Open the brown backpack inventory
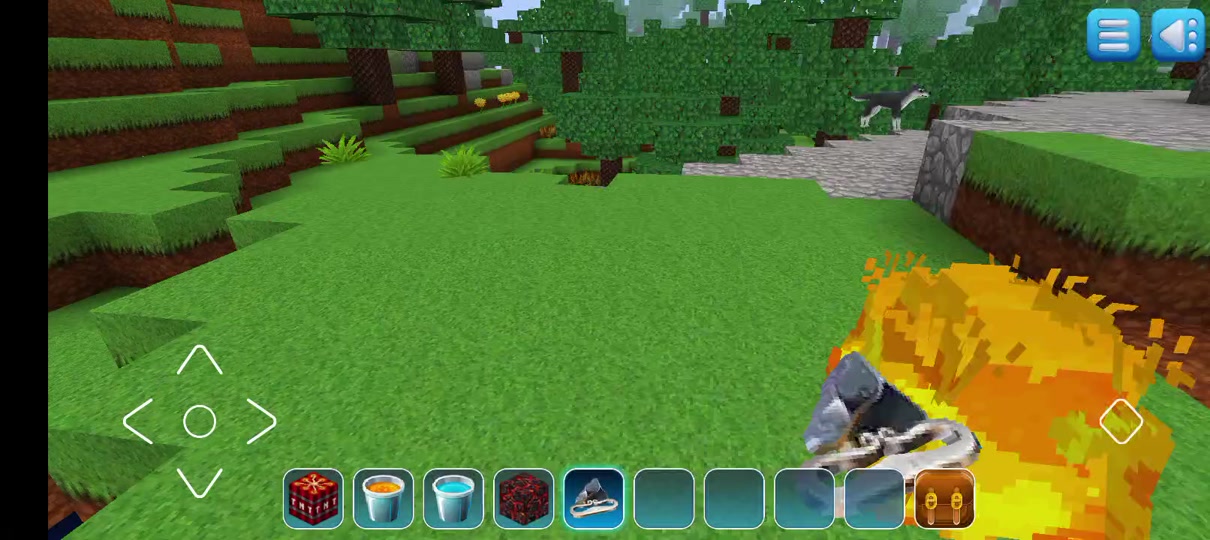Viewport: 1210px width, 540px height. point(945,498)
